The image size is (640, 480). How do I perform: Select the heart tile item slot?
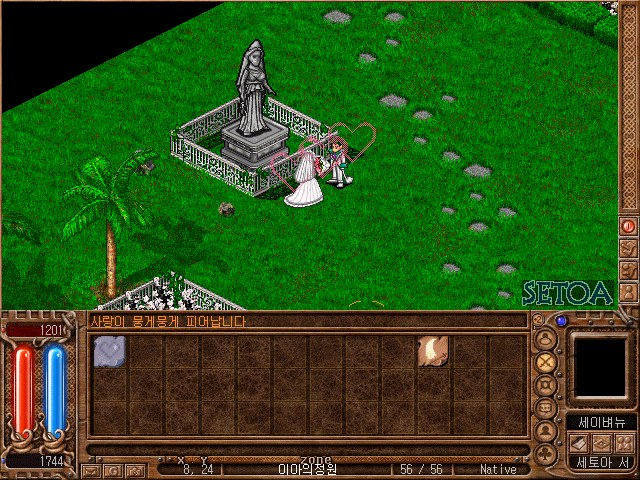pyautogui.click(x=109, y=352)
